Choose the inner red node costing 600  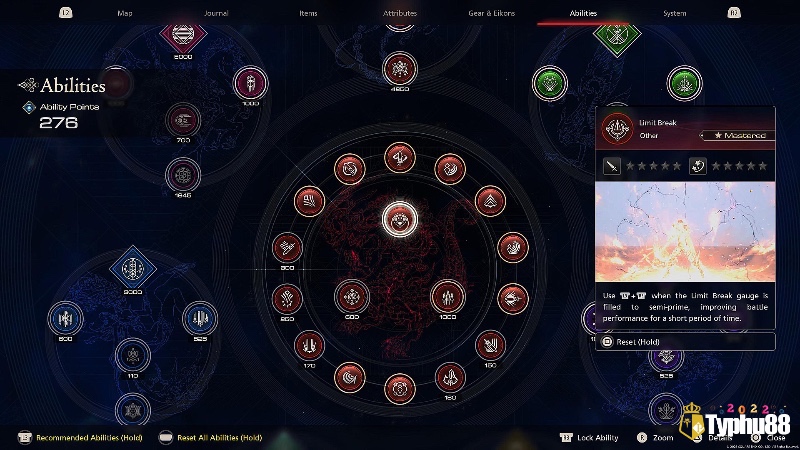351,296
